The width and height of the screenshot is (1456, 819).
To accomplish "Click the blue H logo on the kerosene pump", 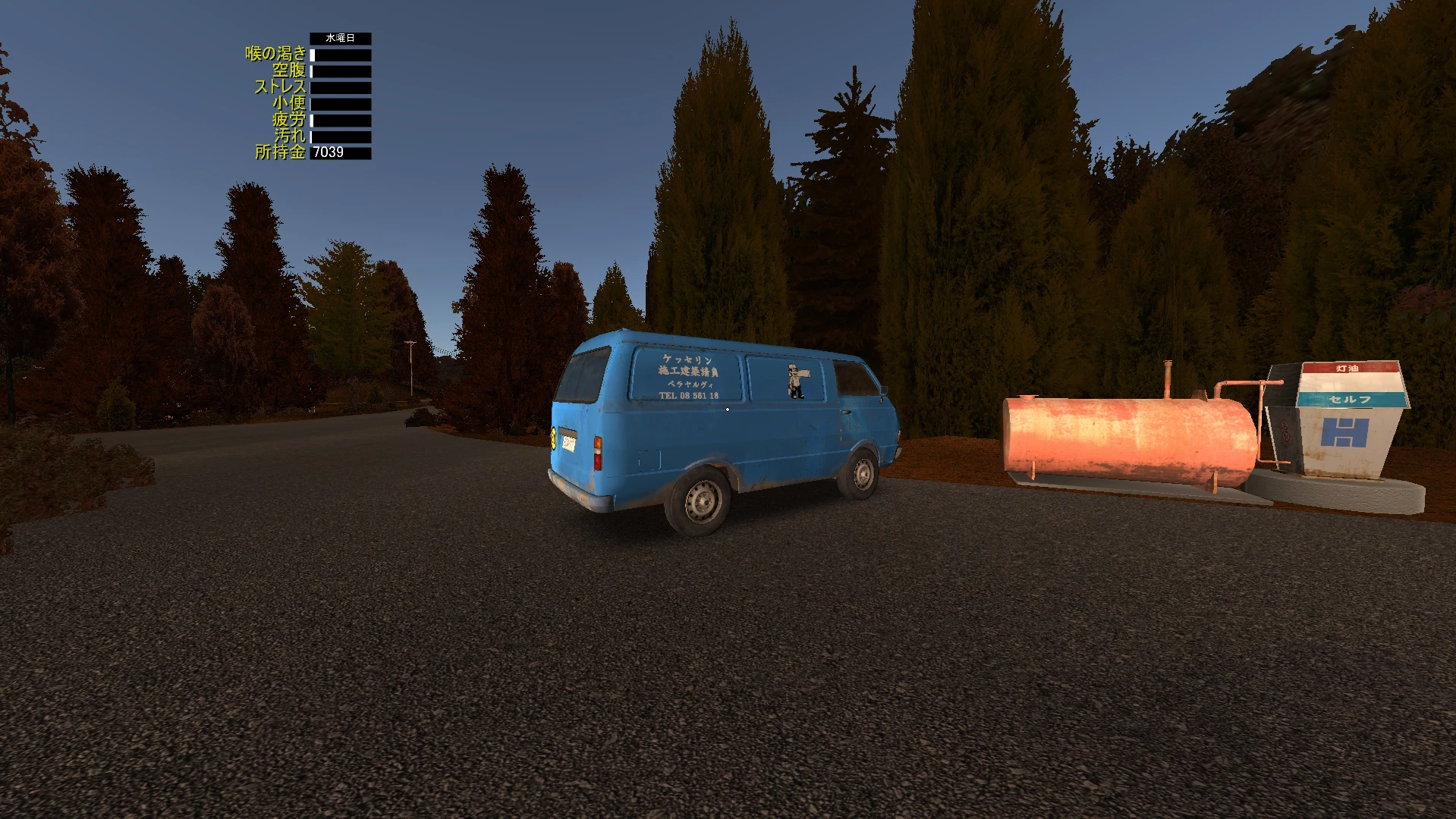I will (x=1344, y=434).
